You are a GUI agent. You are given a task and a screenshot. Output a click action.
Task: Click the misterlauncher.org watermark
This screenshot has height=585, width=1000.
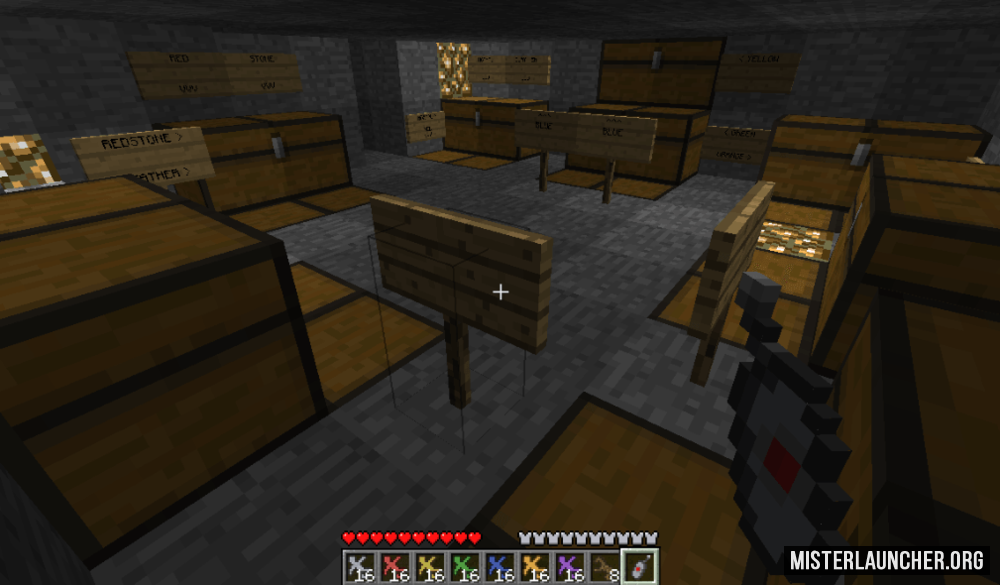pos(886,560)
